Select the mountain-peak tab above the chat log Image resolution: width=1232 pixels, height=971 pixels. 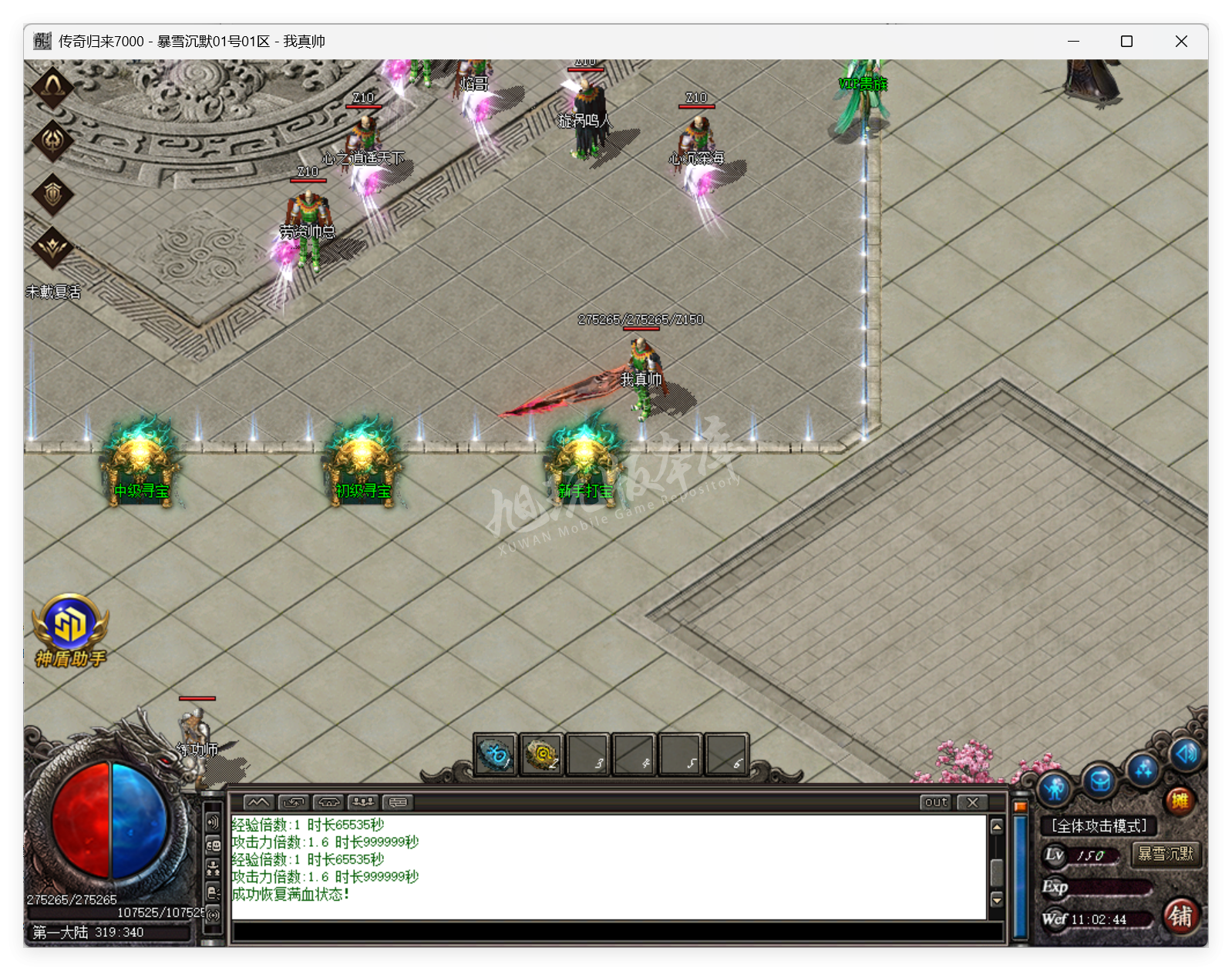coord(258,802)
